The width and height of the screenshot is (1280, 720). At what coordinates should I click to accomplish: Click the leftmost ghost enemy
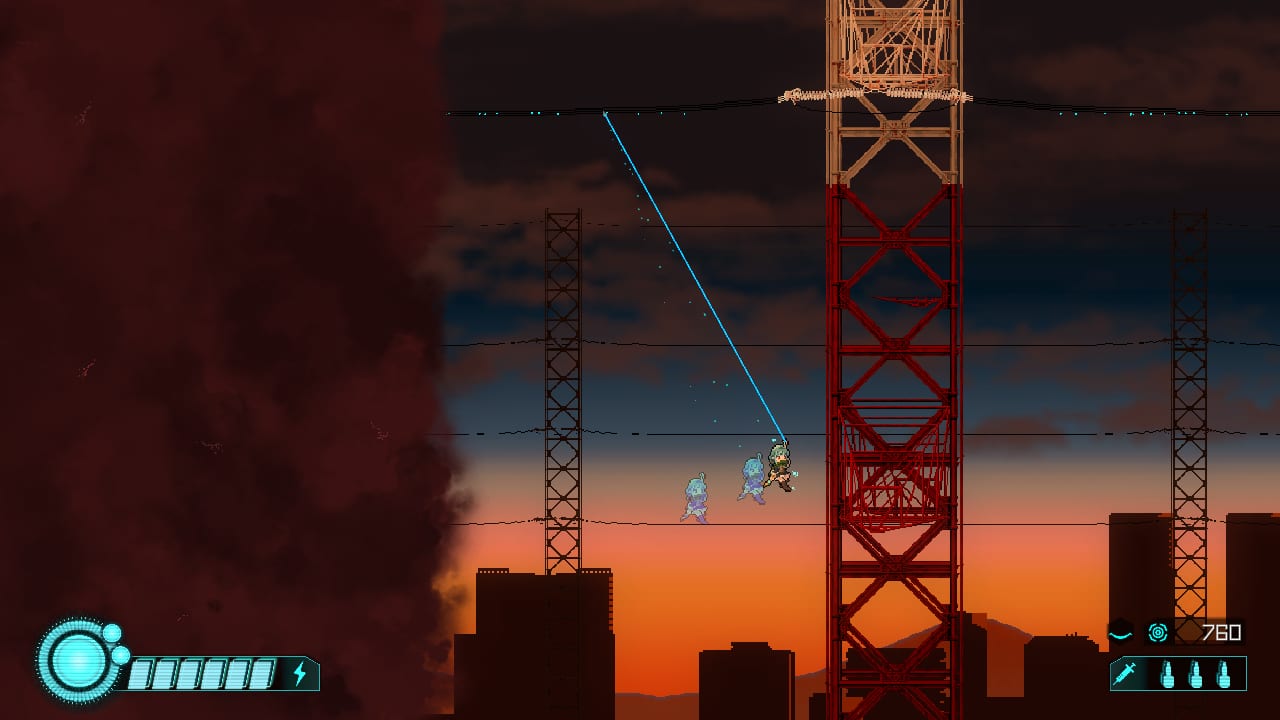click(x=694, y=495)
